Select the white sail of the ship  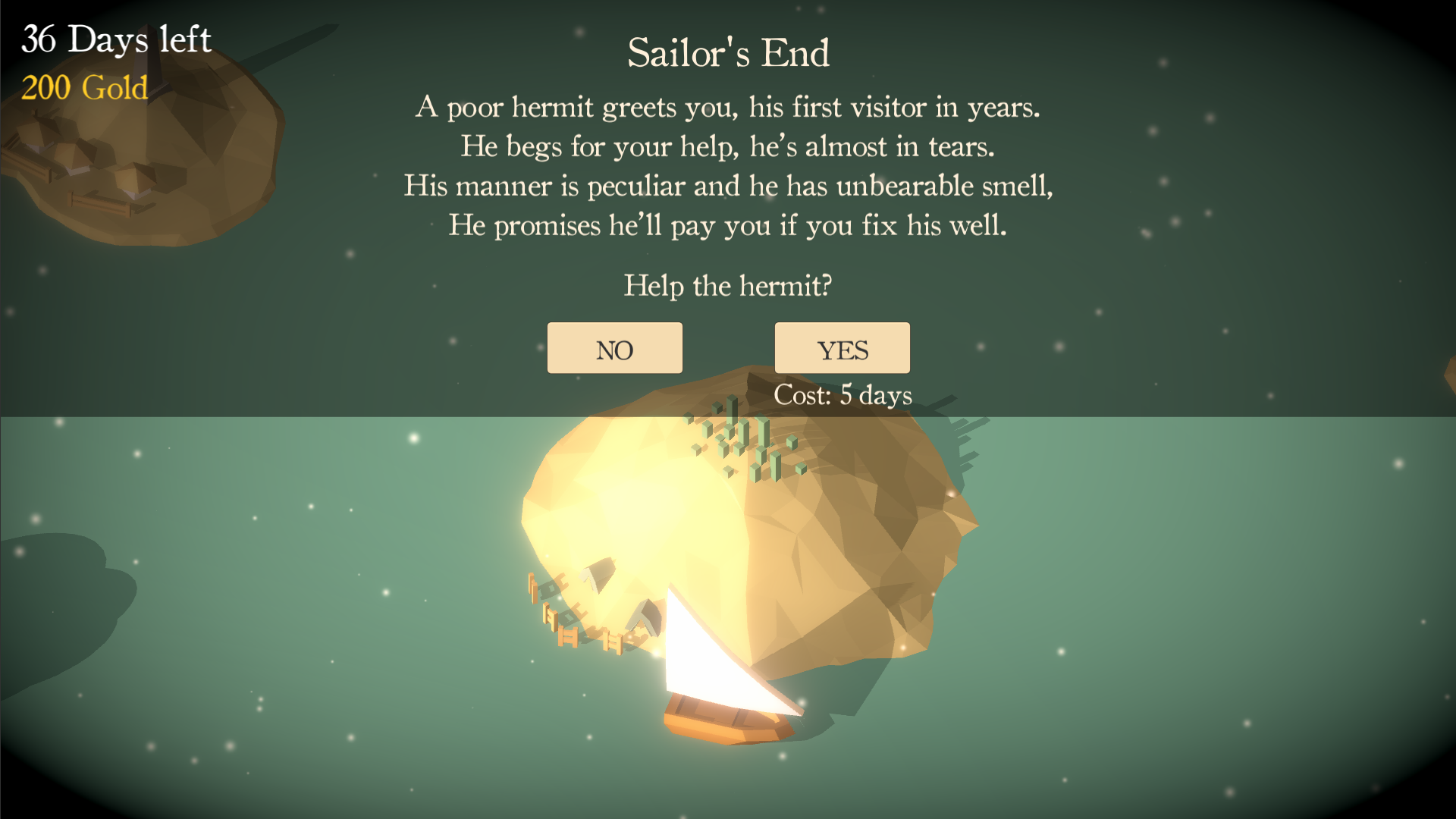[720, 652]
